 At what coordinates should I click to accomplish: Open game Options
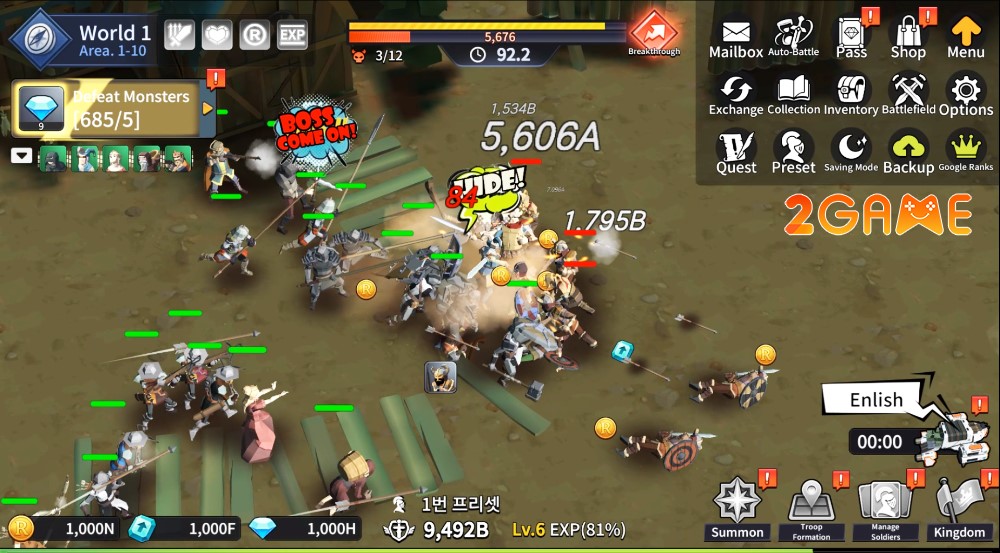966,95
